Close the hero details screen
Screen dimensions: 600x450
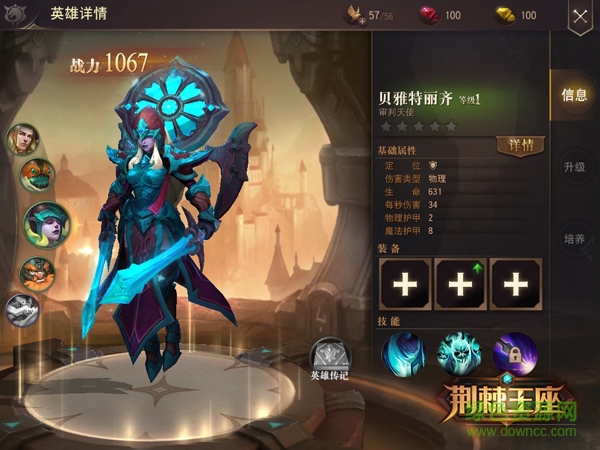580,16
